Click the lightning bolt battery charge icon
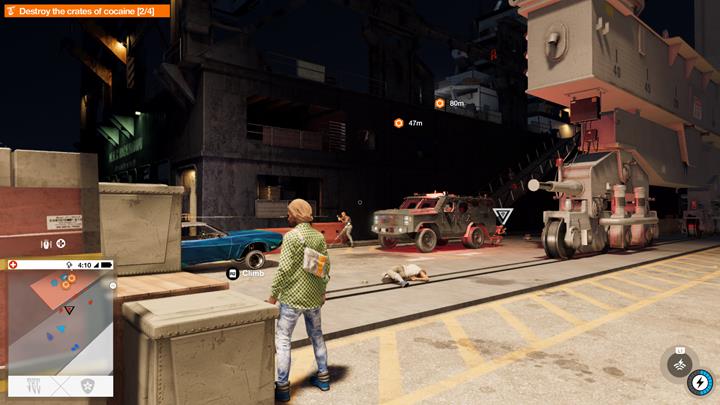The image size is (720, 405). (699, 381)
